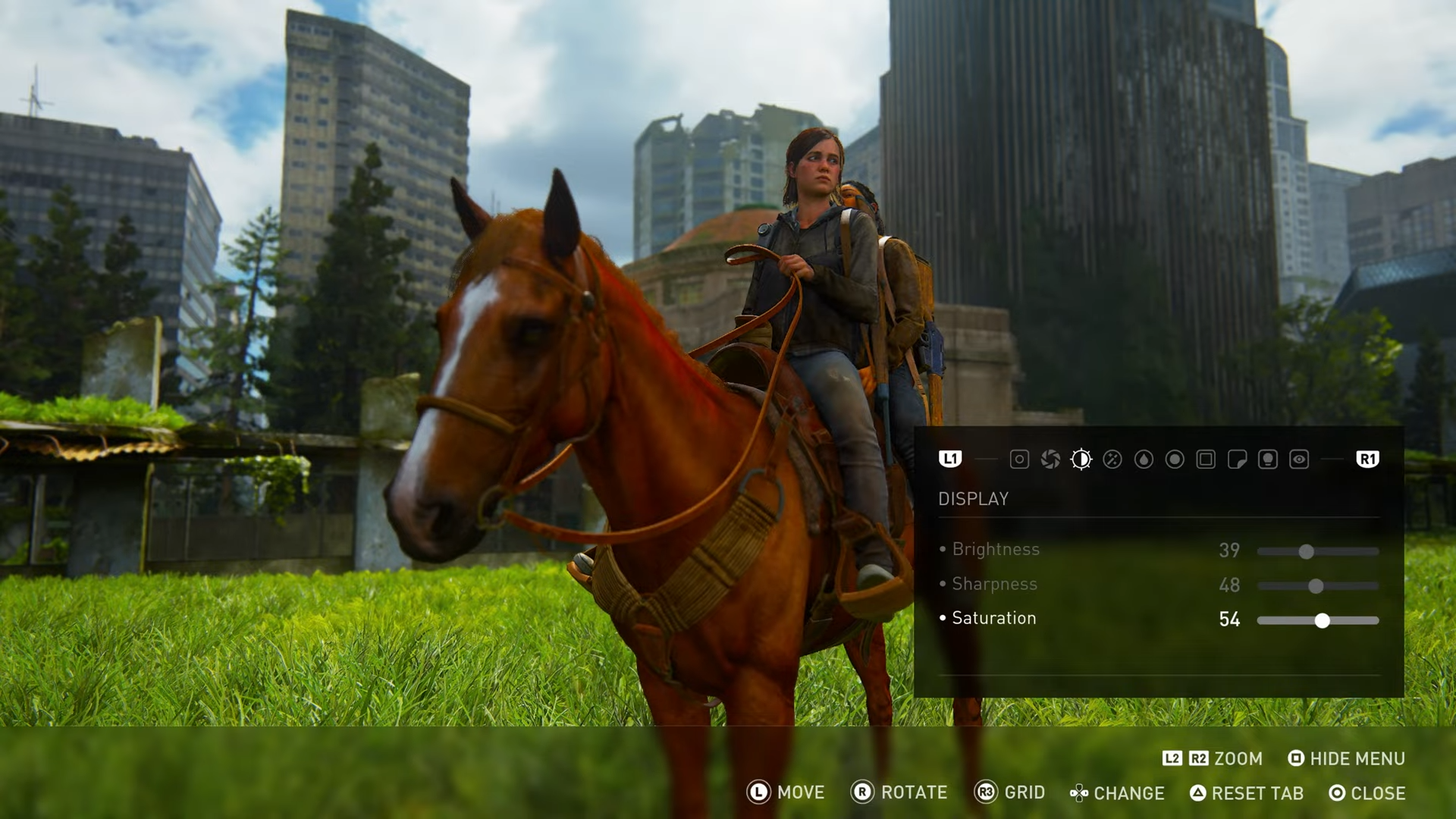Toggle the Grid overlay option
The height and width of the screenshot is (819, 1456).
(x=1010, y=793)
